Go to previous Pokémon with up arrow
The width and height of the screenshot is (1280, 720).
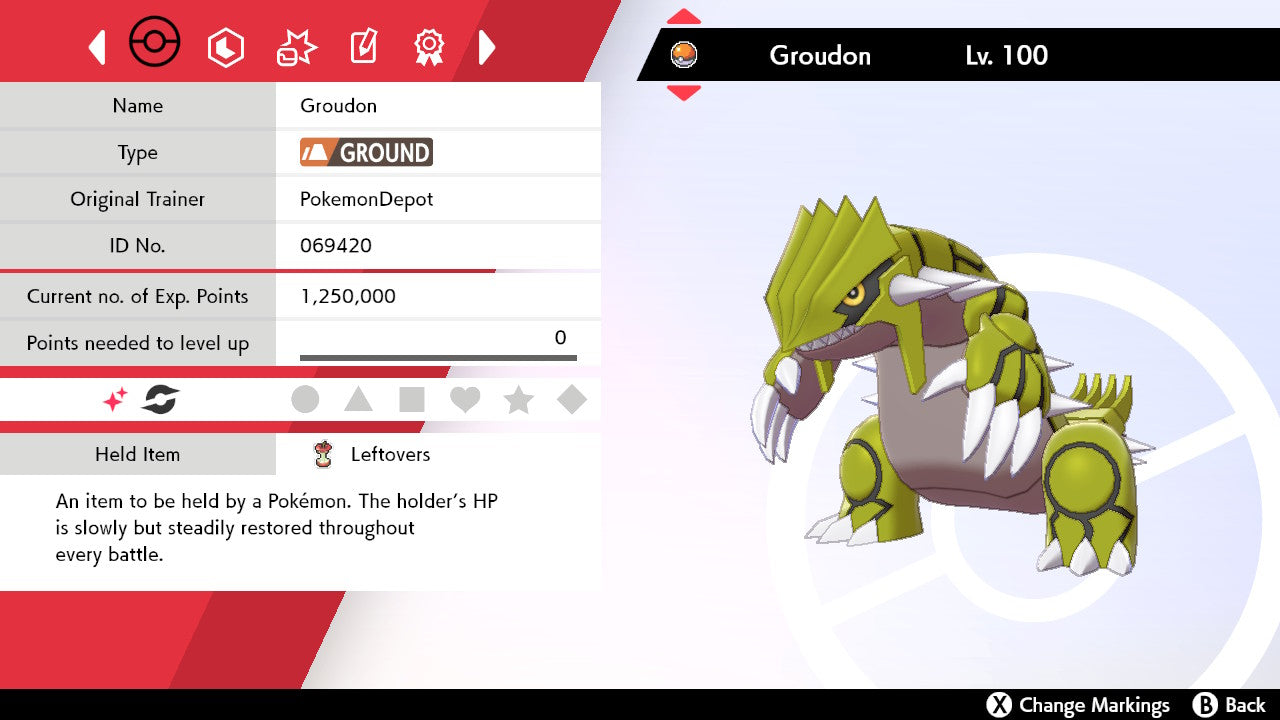click(x=684, y=17)
